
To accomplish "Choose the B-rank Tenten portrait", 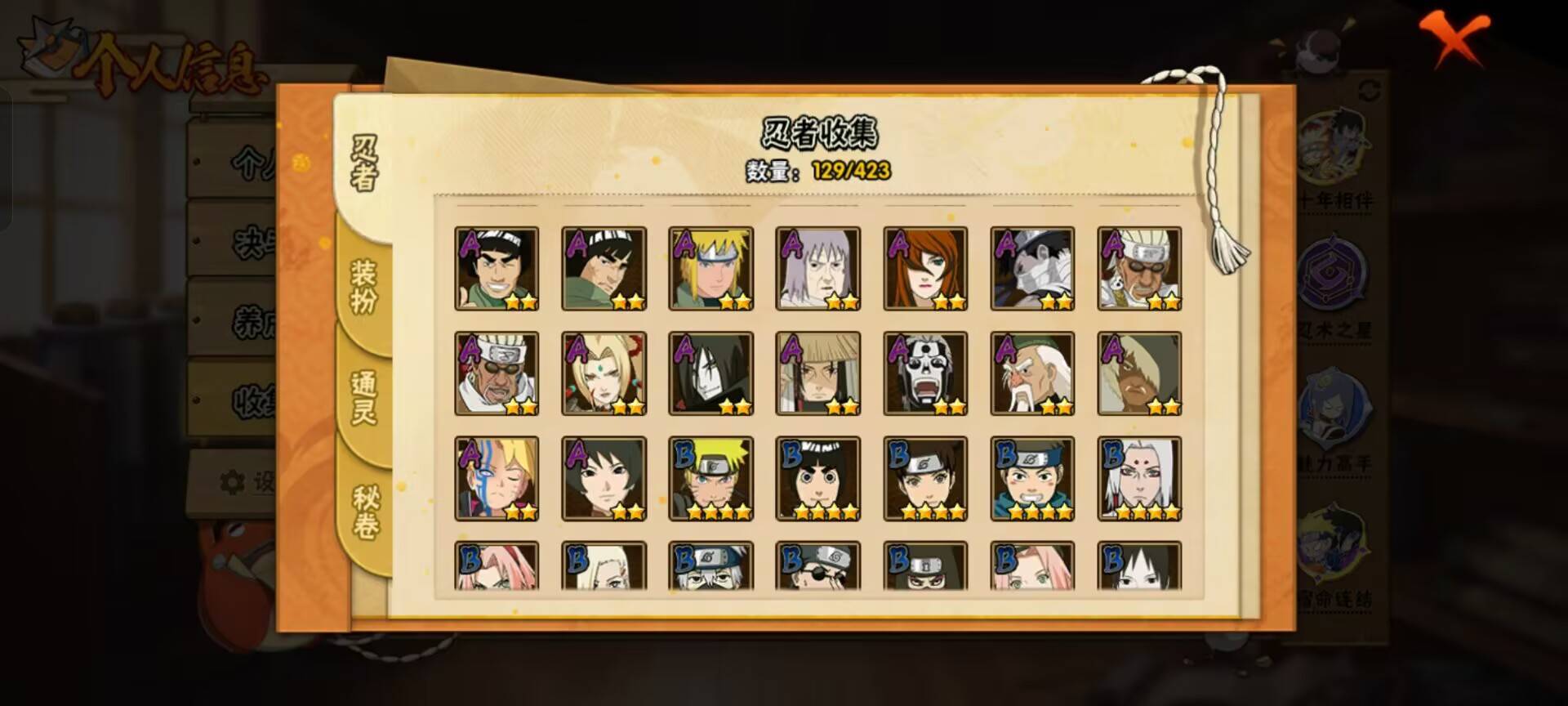I will [925, 478].
